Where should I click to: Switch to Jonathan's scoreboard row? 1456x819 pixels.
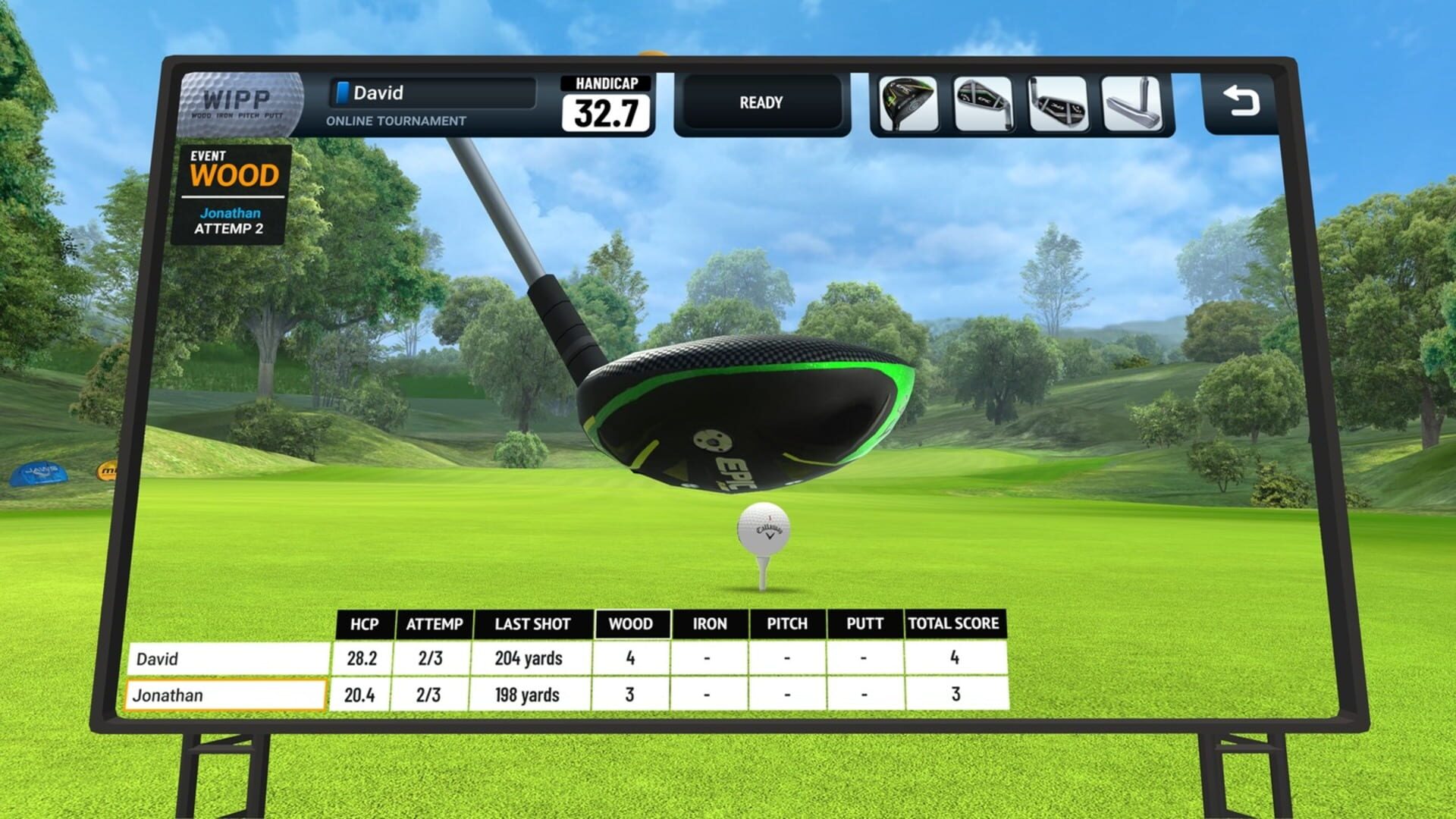(x=227, y=694)
